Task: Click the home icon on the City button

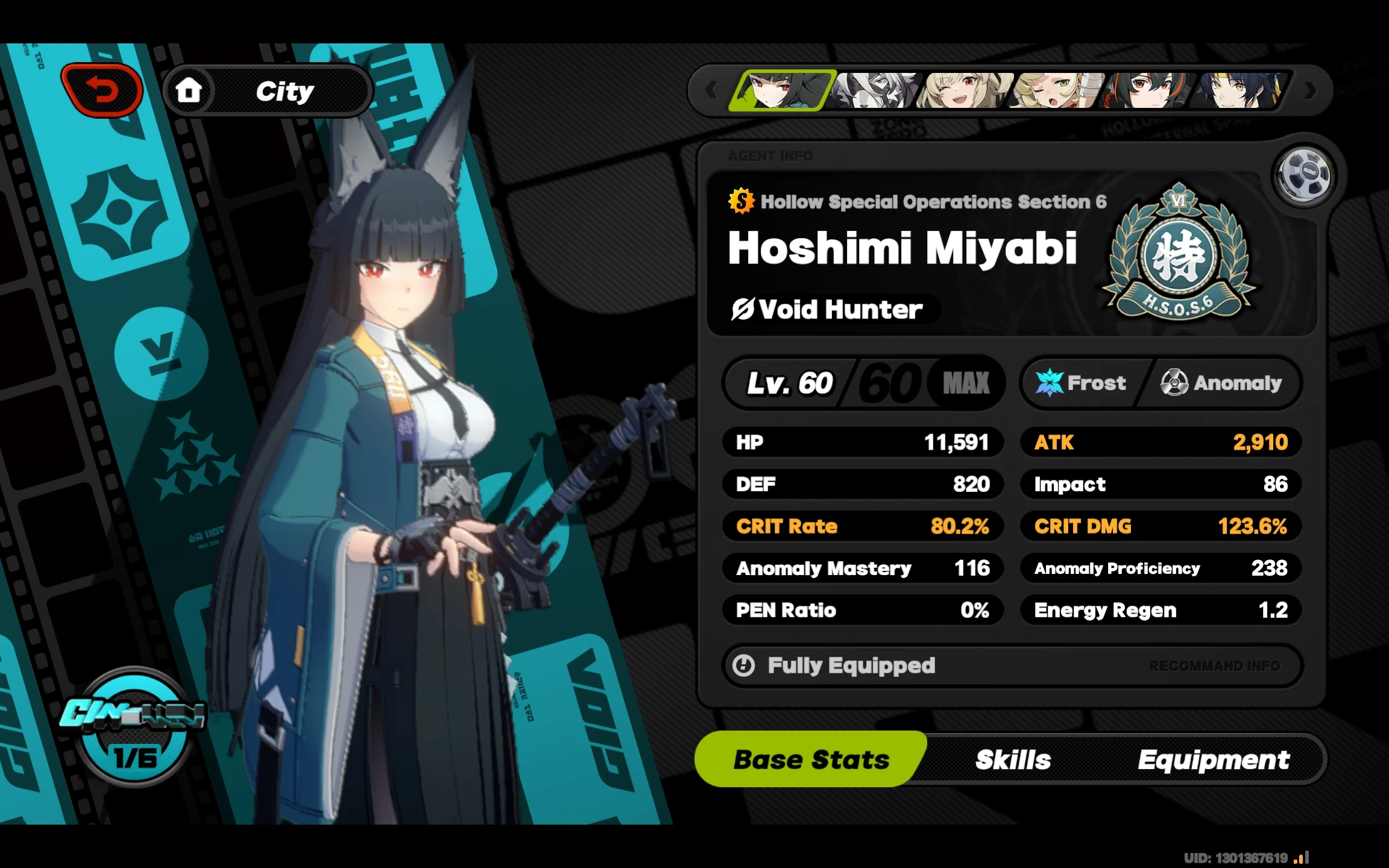Action: (x=189, y=90)
